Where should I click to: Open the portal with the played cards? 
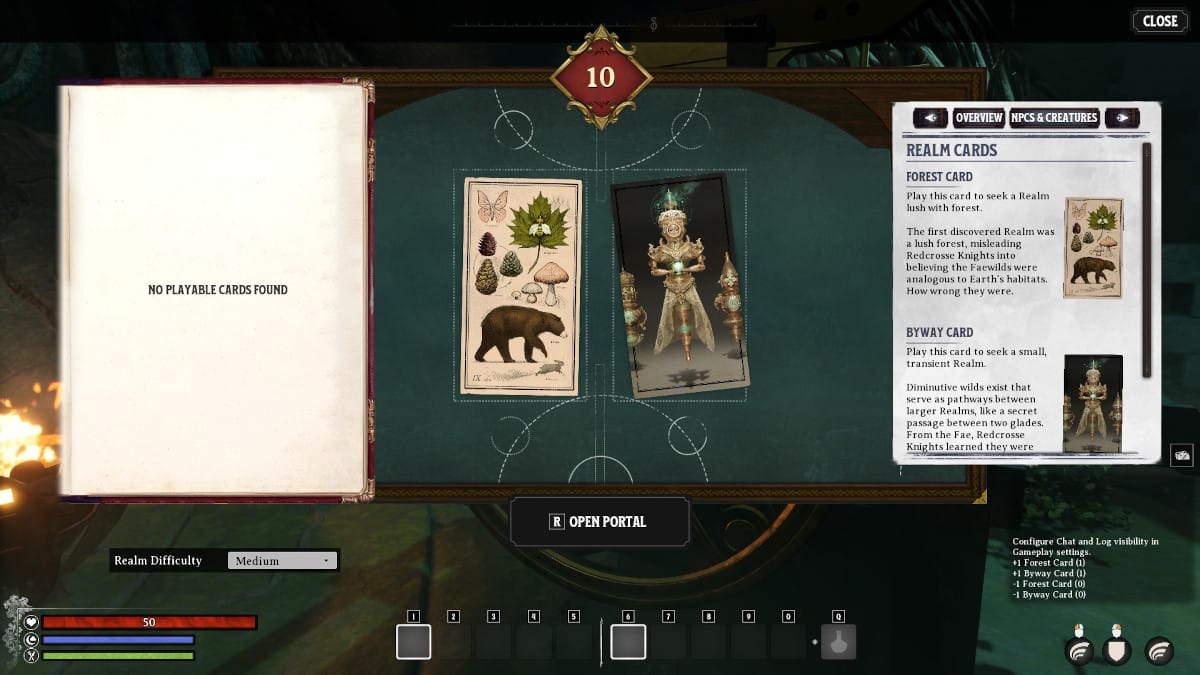pyautogui.click(x=600, y=521)
